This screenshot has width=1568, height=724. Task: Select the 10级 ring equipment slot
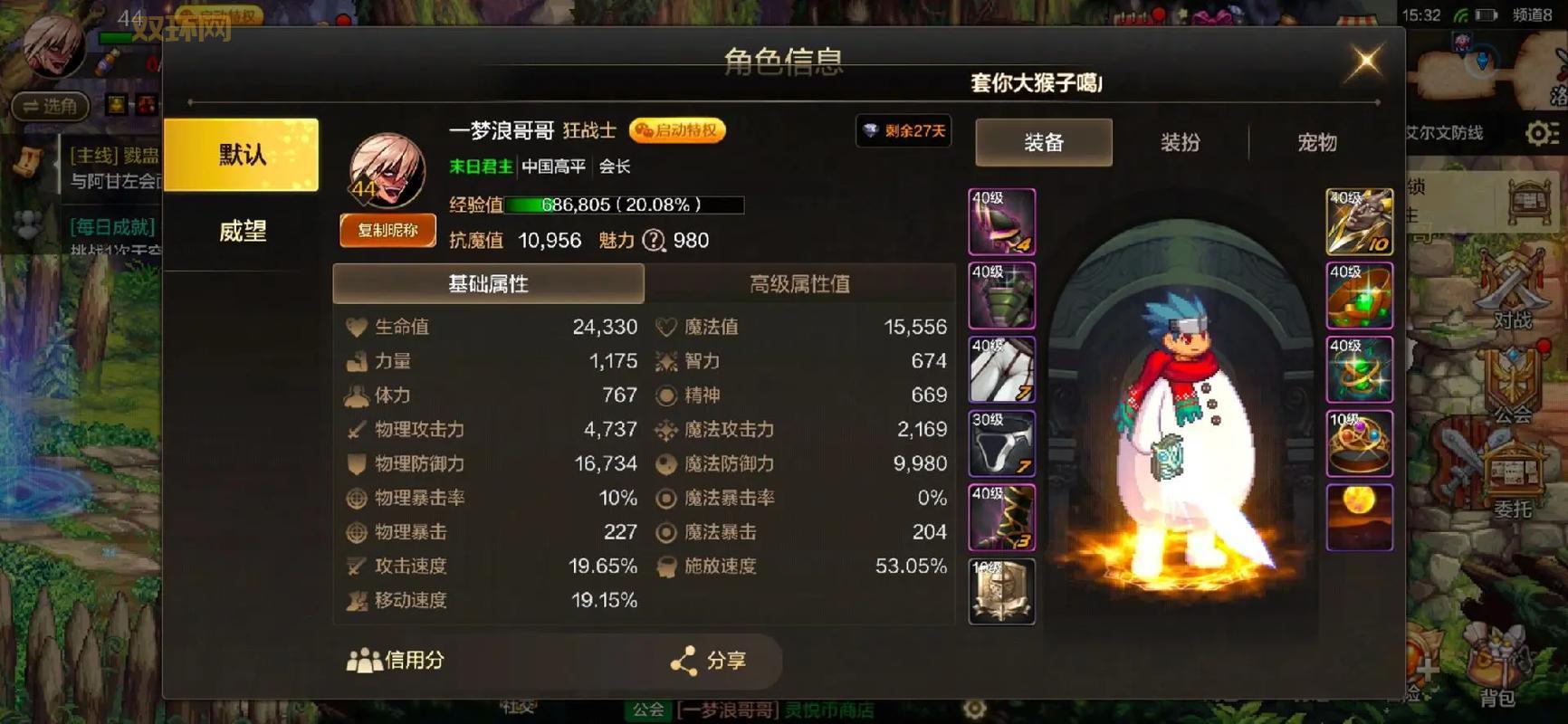(x=1359, y=443)
